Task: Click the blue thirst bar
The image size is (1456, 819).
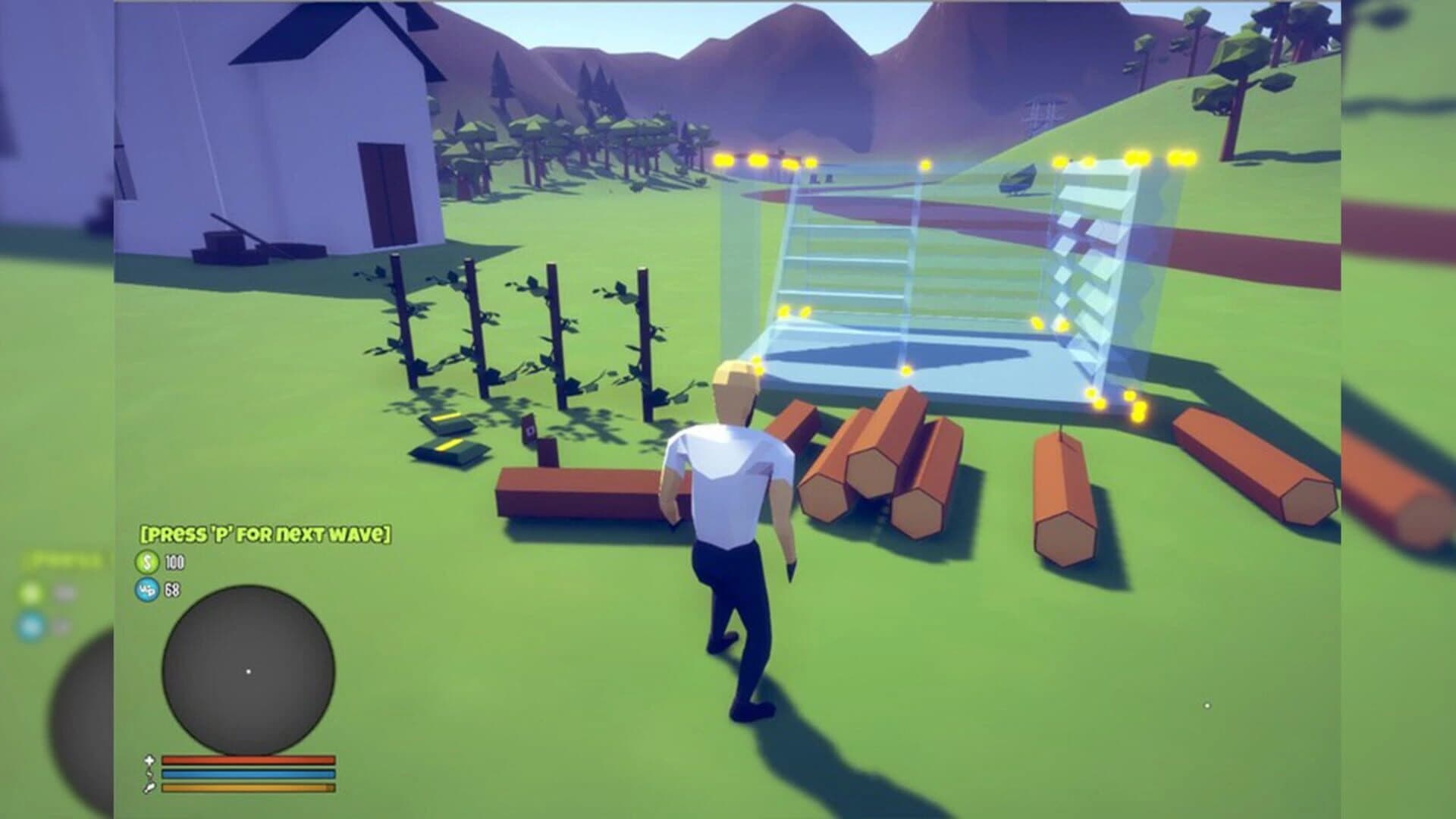Action: (x=248, y=773)
